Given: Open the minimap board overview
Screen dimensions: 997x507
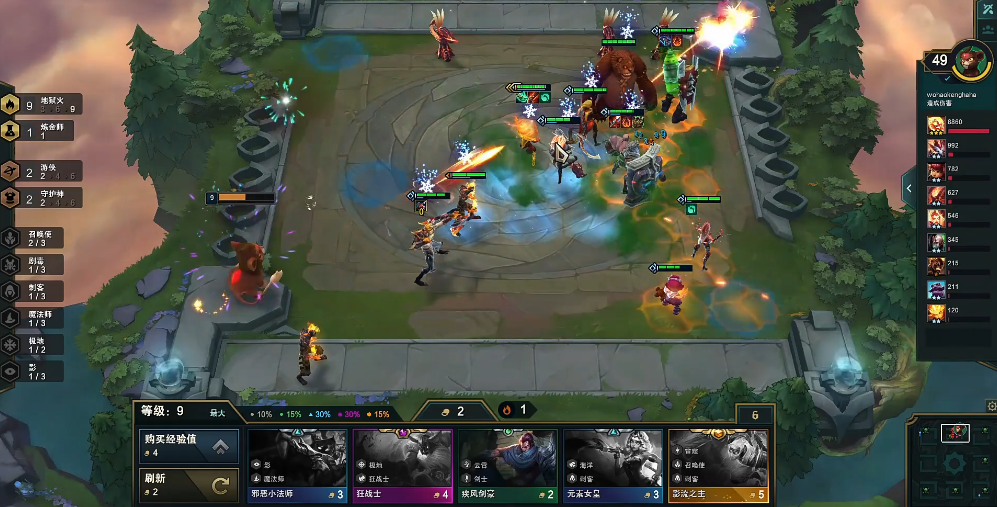Looking at the screenshot, I should [953, 462].
